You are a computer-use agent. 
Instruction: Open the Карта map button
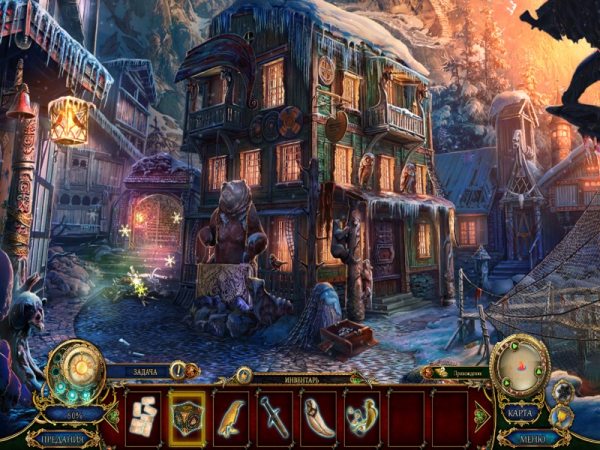click(520, 412)
